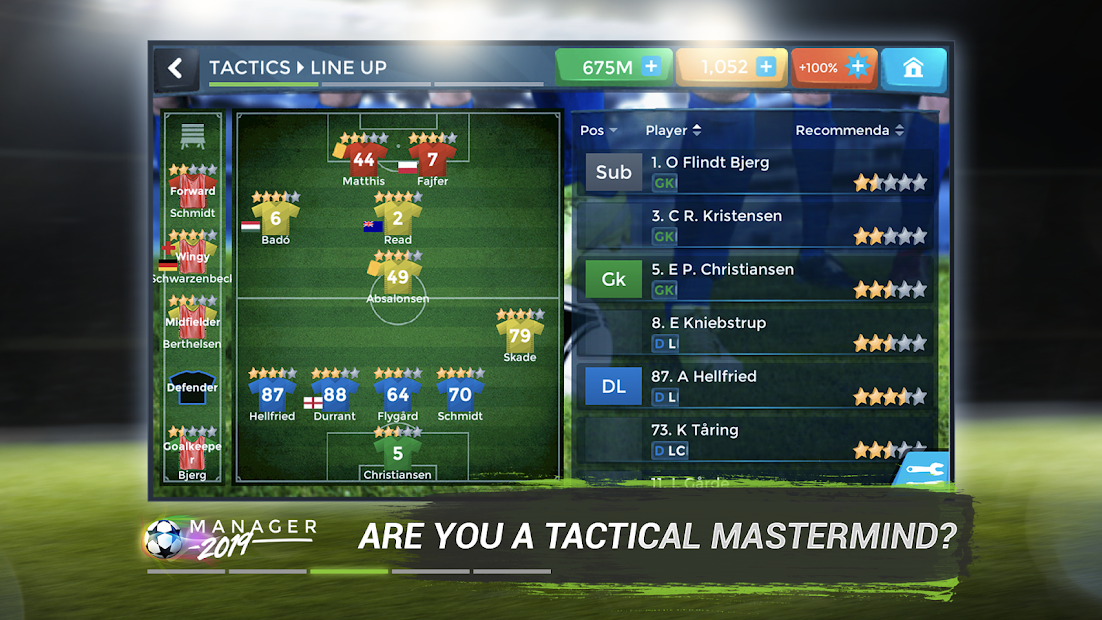Select A Hellfried row in the list
This screenshot has height=620, width=1102.
tap(756, 386)
